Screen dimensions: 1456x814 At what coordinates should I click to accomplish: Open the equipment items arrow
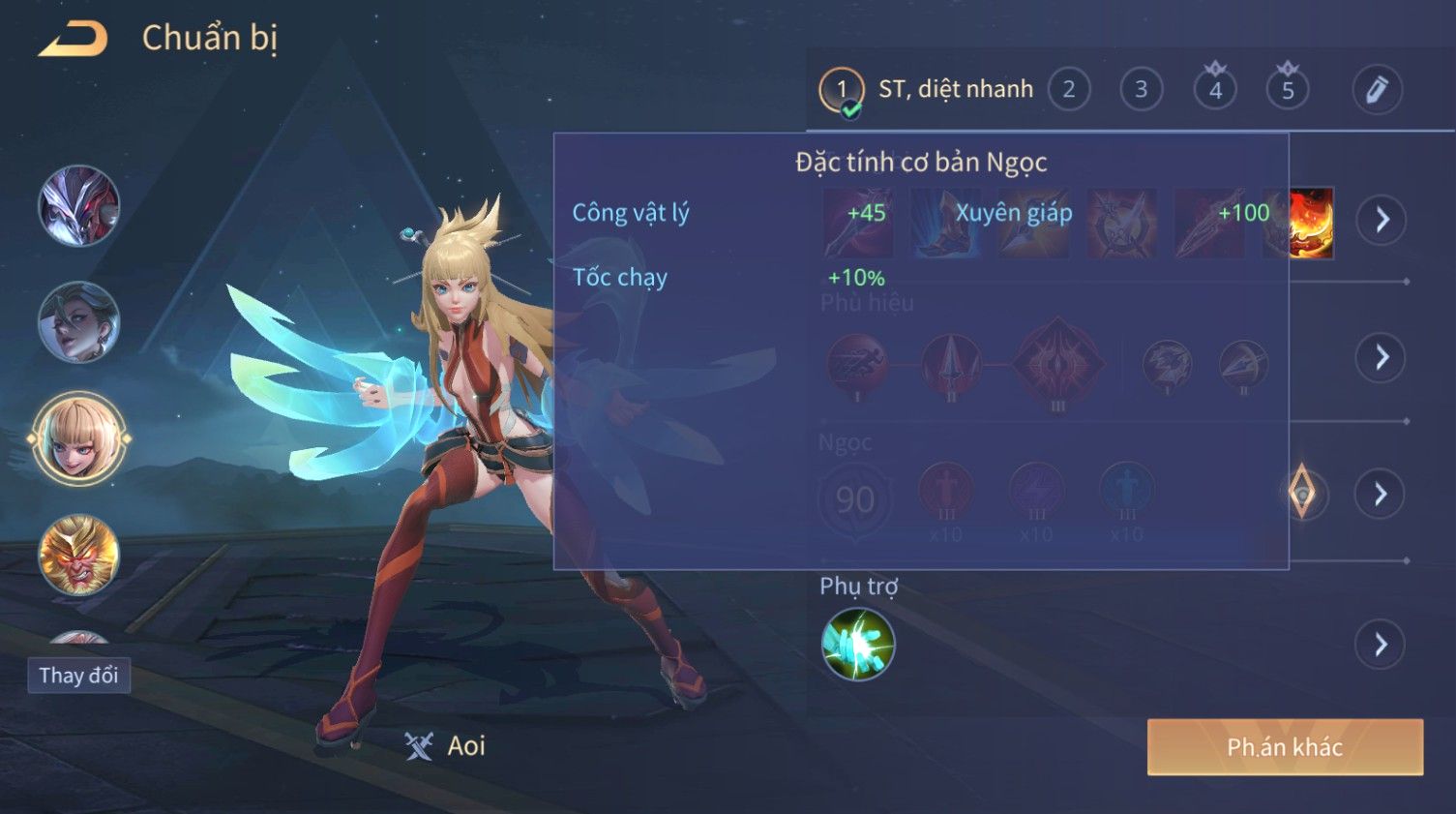[1381, 221]
